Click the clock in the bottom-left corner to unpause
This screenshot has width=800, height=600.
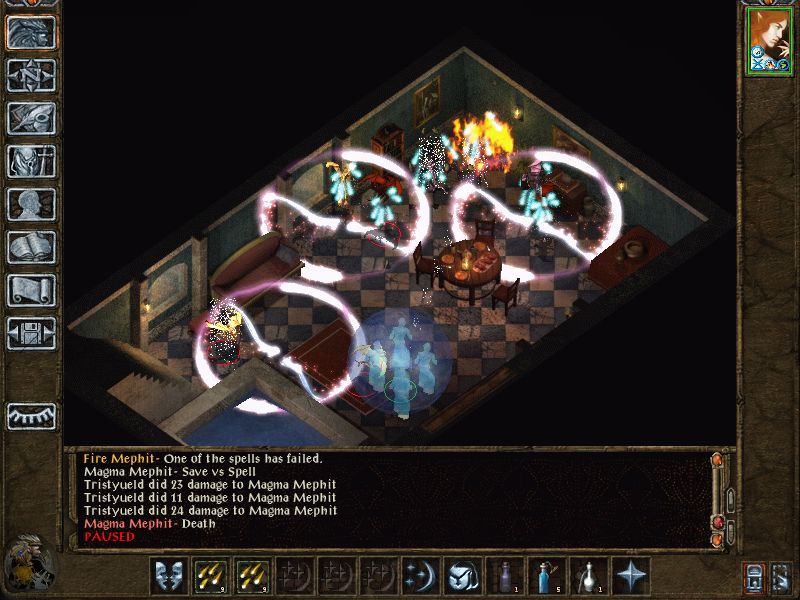click(x=27, y=564)
